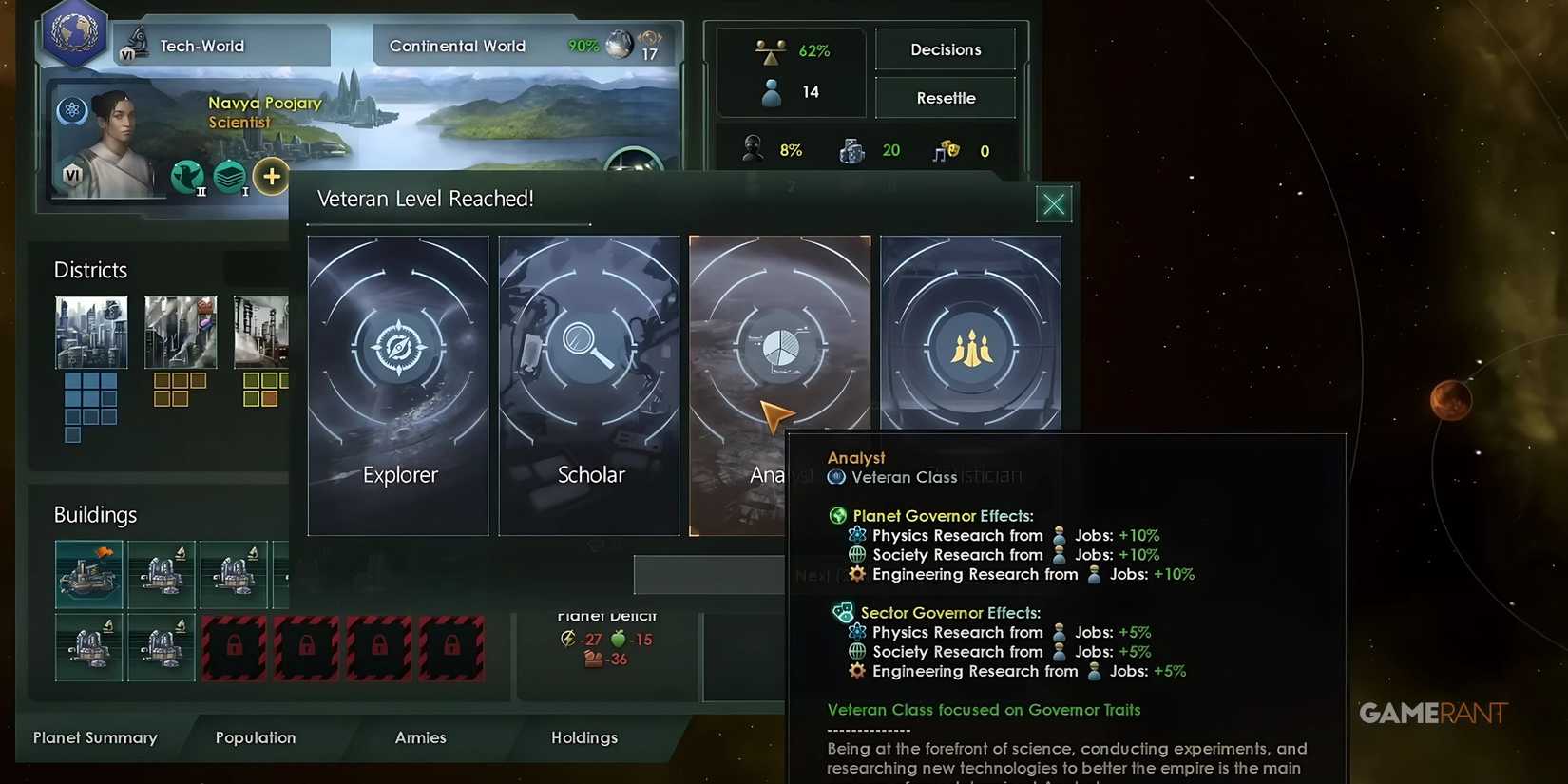Click the amenities icon showing 0

(946, 150)
